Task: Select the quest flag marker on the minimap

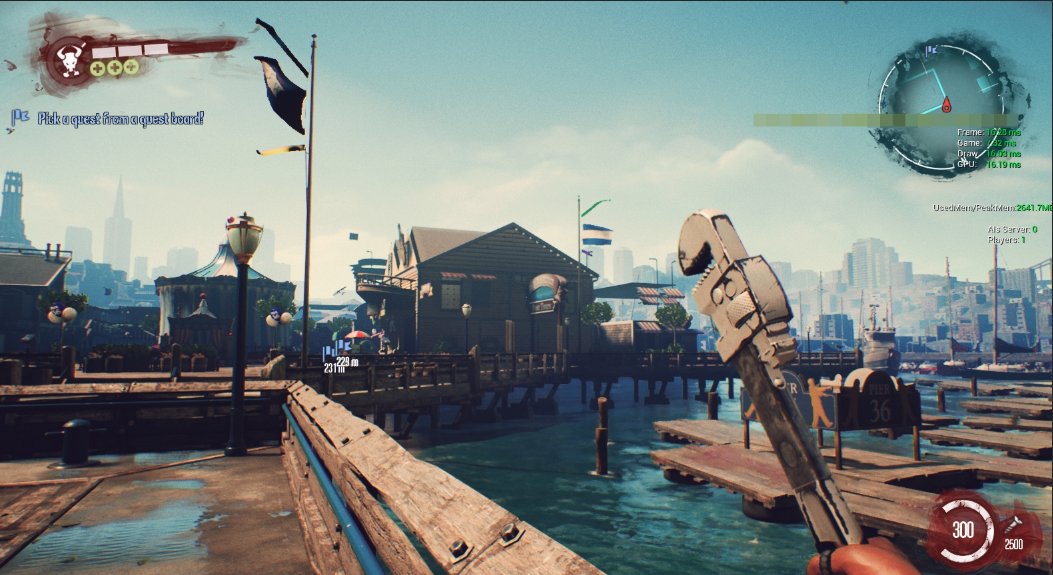Action: 932,49
